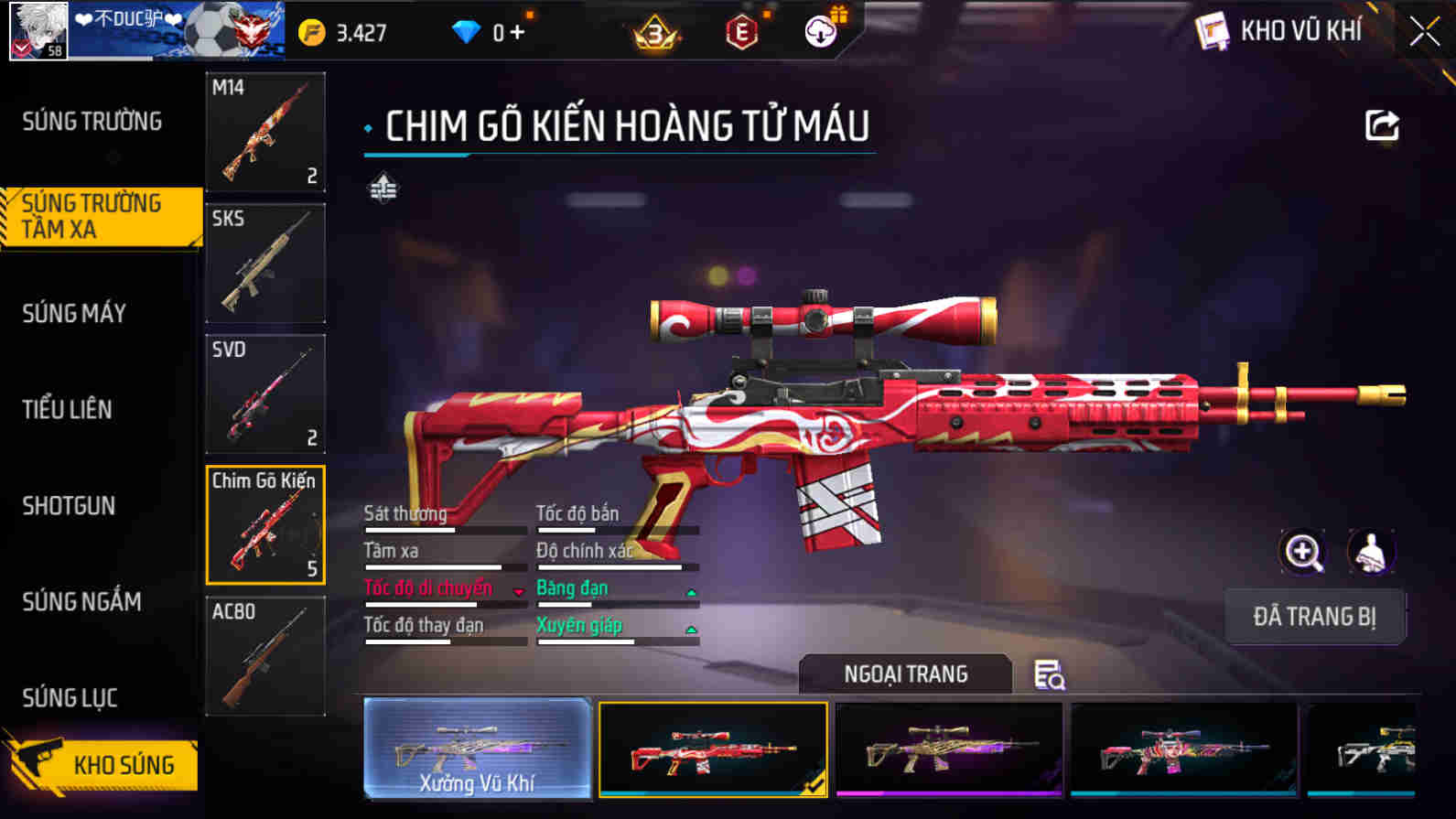Select the SVD weapon in the list
Image resolution: width=1456 pixels, height=819 pixels.
pos(265,394)
